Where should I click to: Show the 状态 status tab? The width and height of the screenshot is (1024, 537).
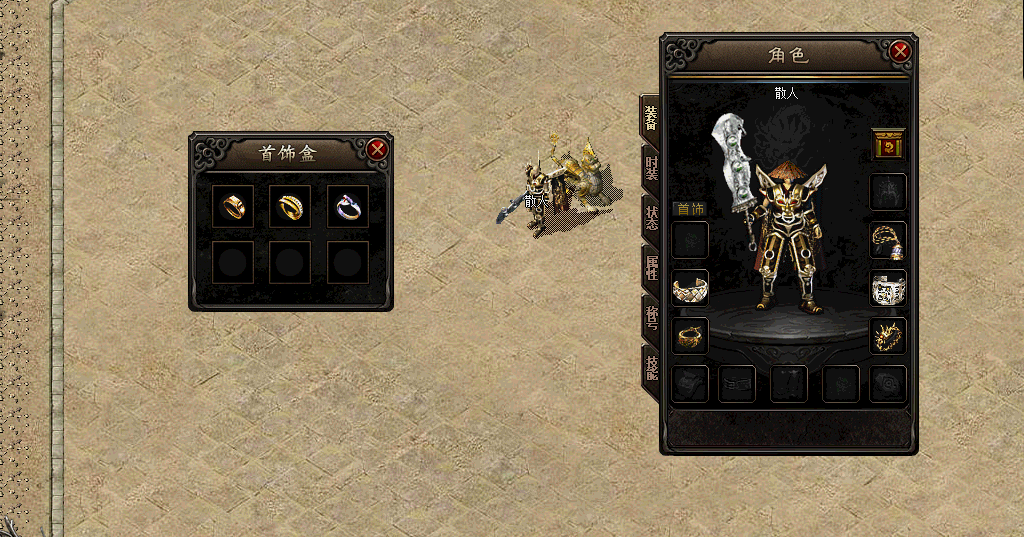[651, 218]
